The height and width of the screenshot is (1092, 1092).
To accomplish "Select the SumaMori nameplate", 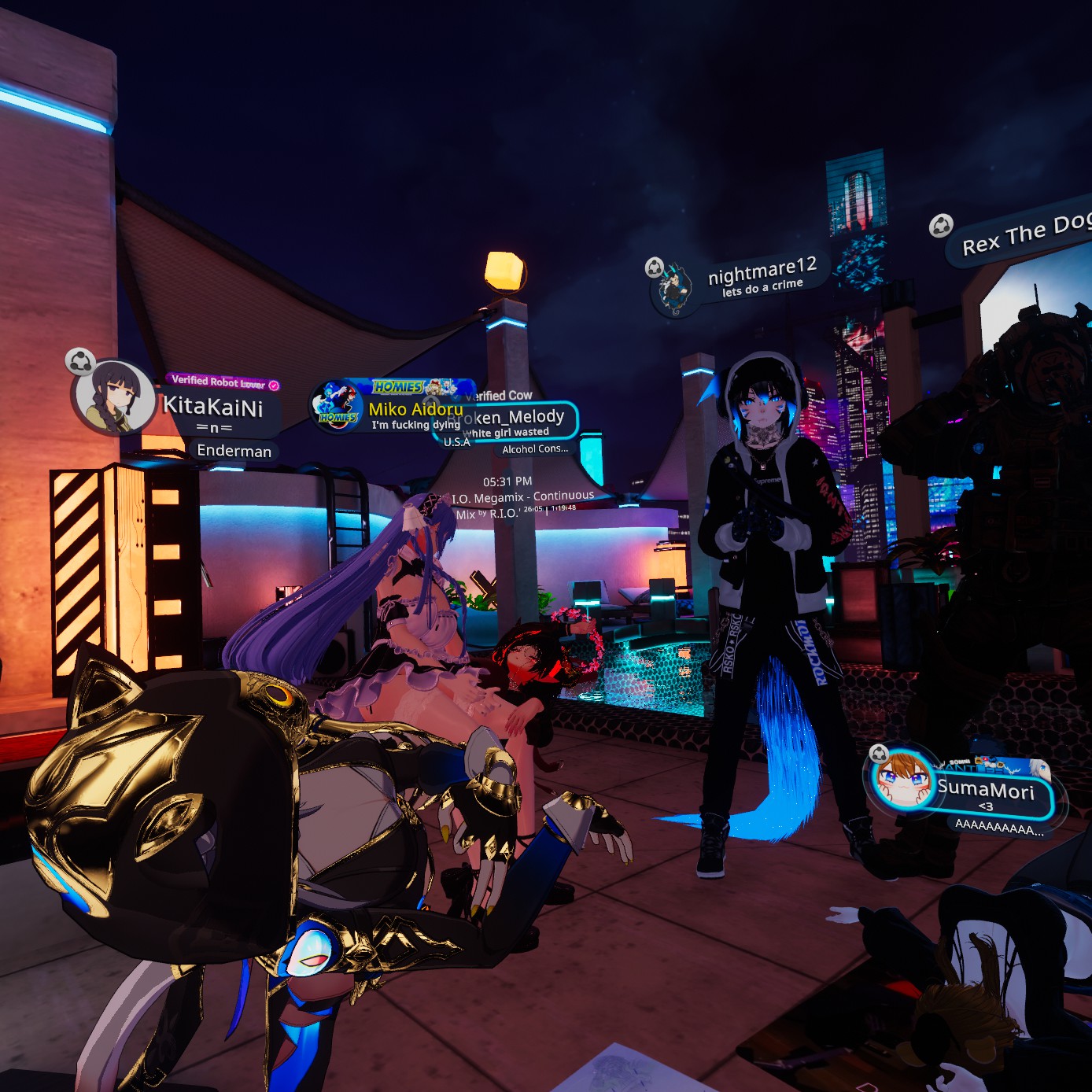I will point(987,790).
